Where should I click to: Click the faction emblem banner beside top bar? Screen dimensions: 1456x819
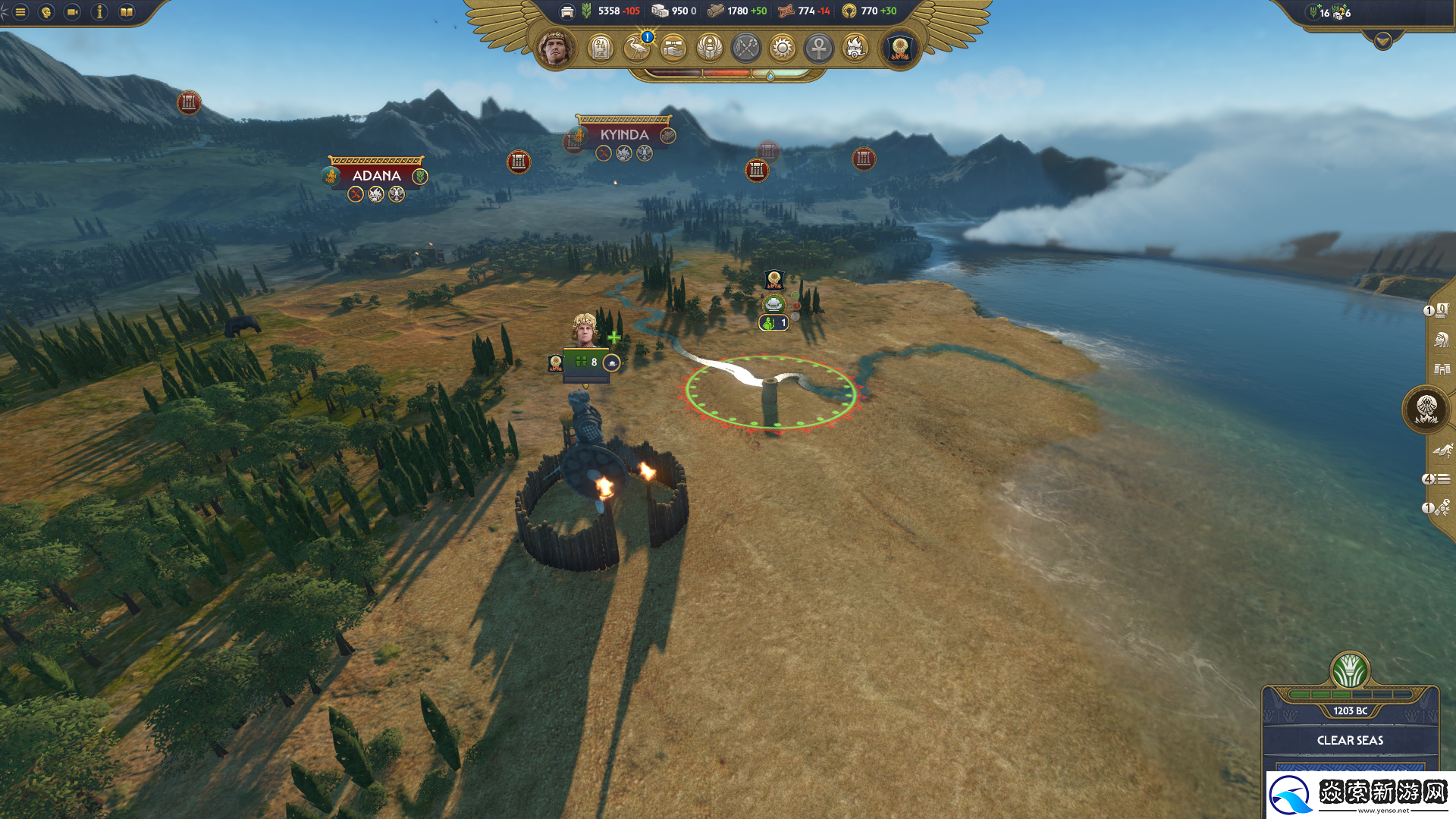click(900, 49)
